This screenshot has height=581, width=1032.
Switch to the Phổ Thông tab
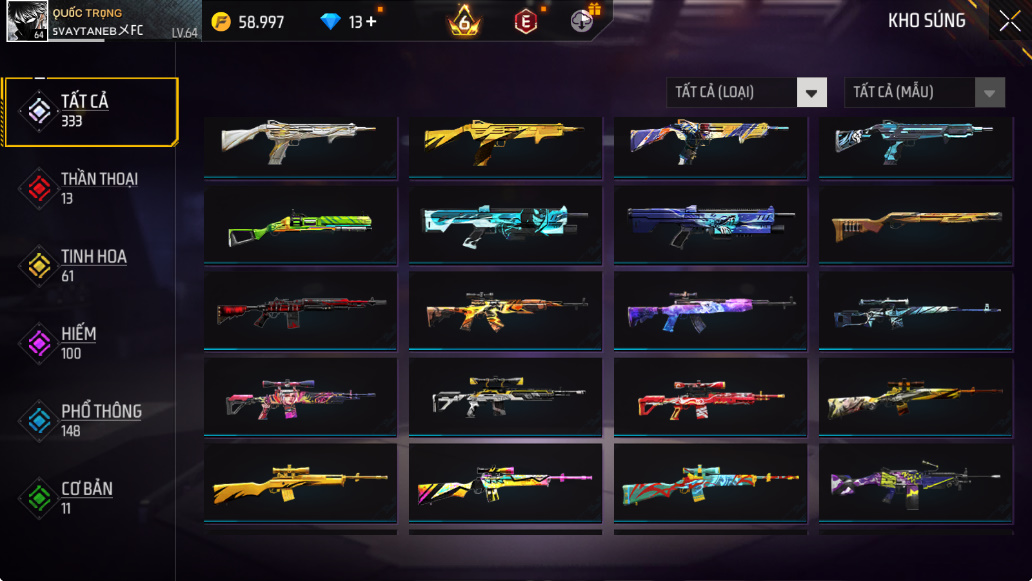pos(91,420)
